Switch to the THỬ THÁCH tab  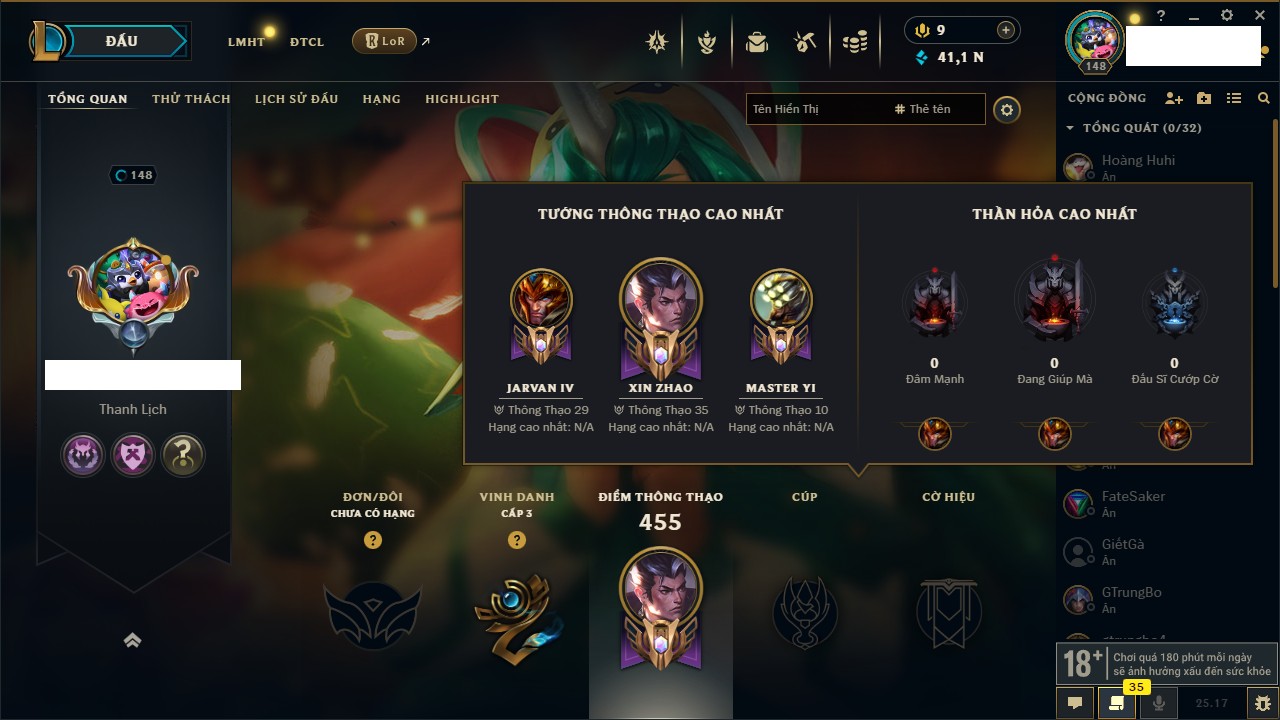[191, 99]
